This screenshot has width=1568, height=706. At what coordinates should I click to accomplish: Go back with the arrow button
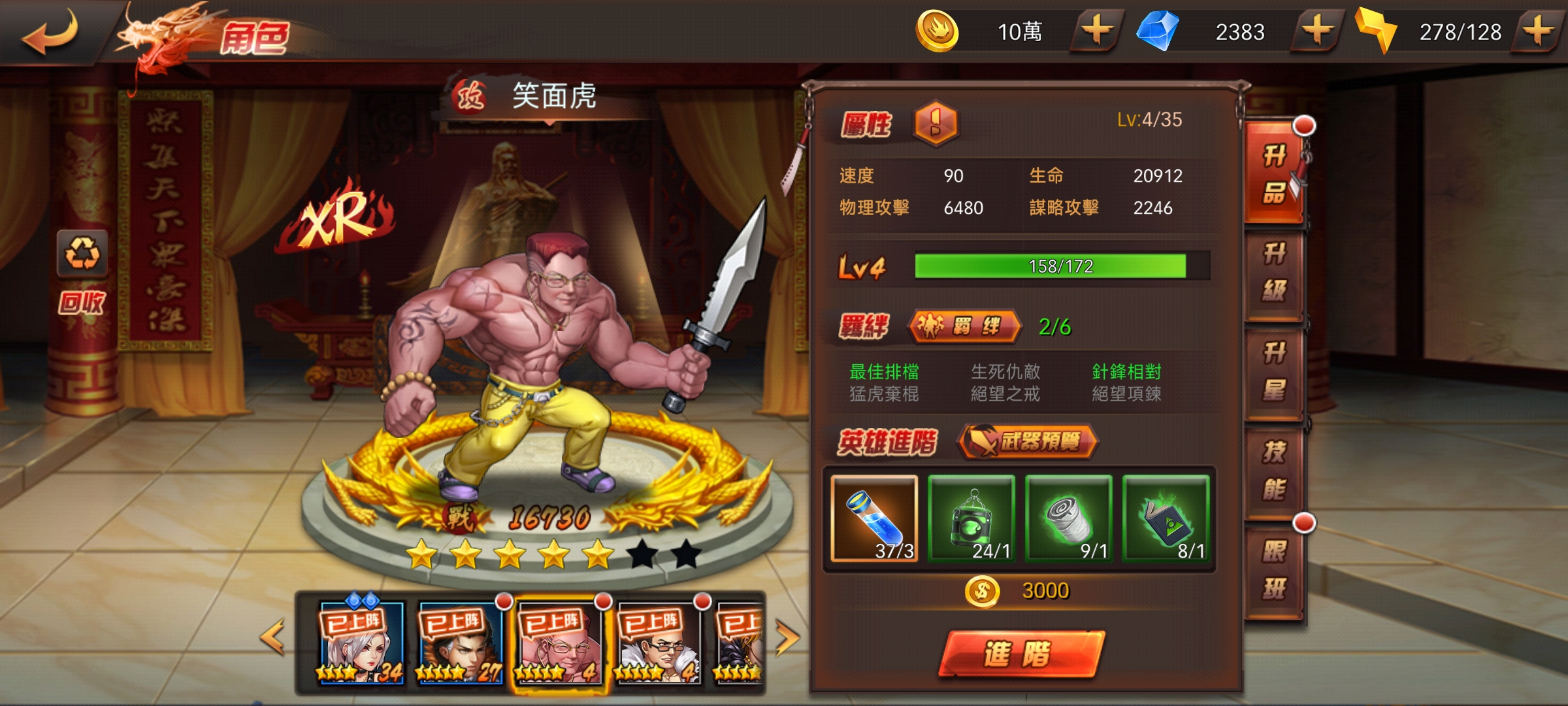(51, 33)
